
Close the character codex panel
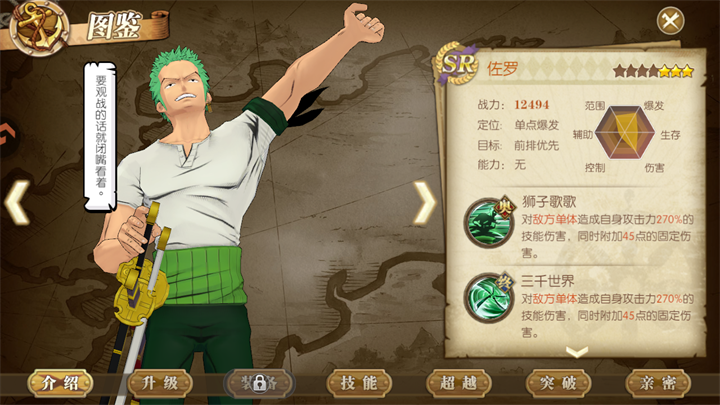[670, 20]
